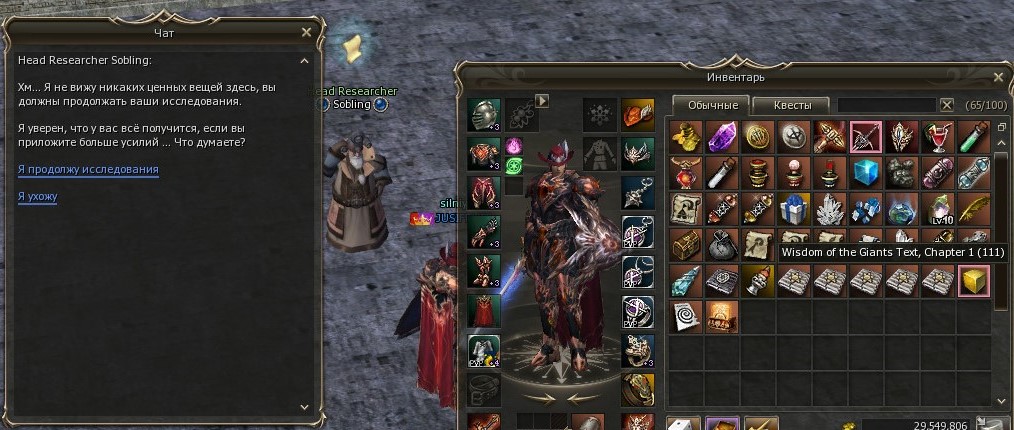This screenshot has width=1014, height=430.
Task: Select the red cocktail drink item
Action: tap(936, 136)
